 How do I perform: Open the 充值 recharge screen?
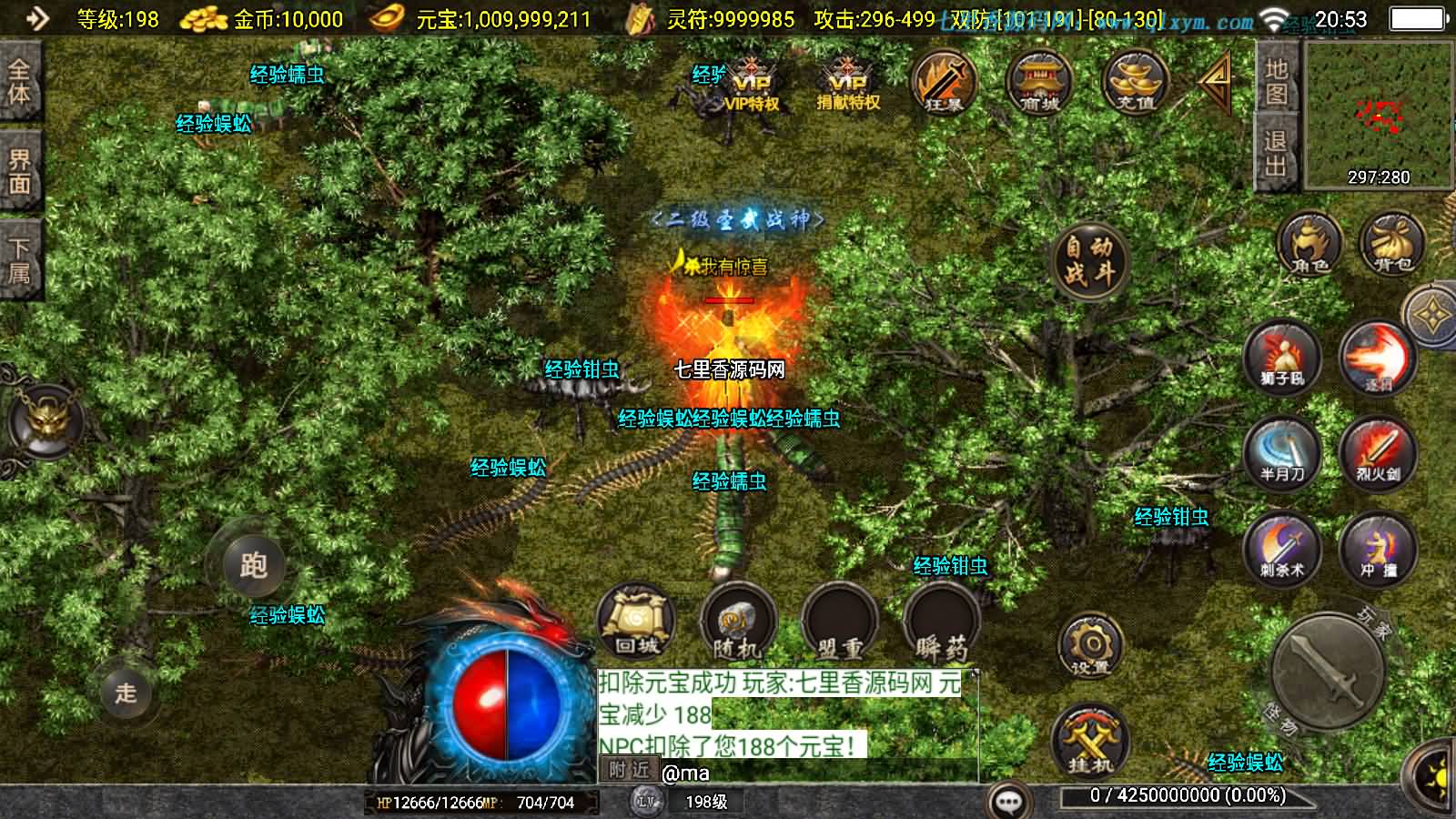(x=1135, y=83)
